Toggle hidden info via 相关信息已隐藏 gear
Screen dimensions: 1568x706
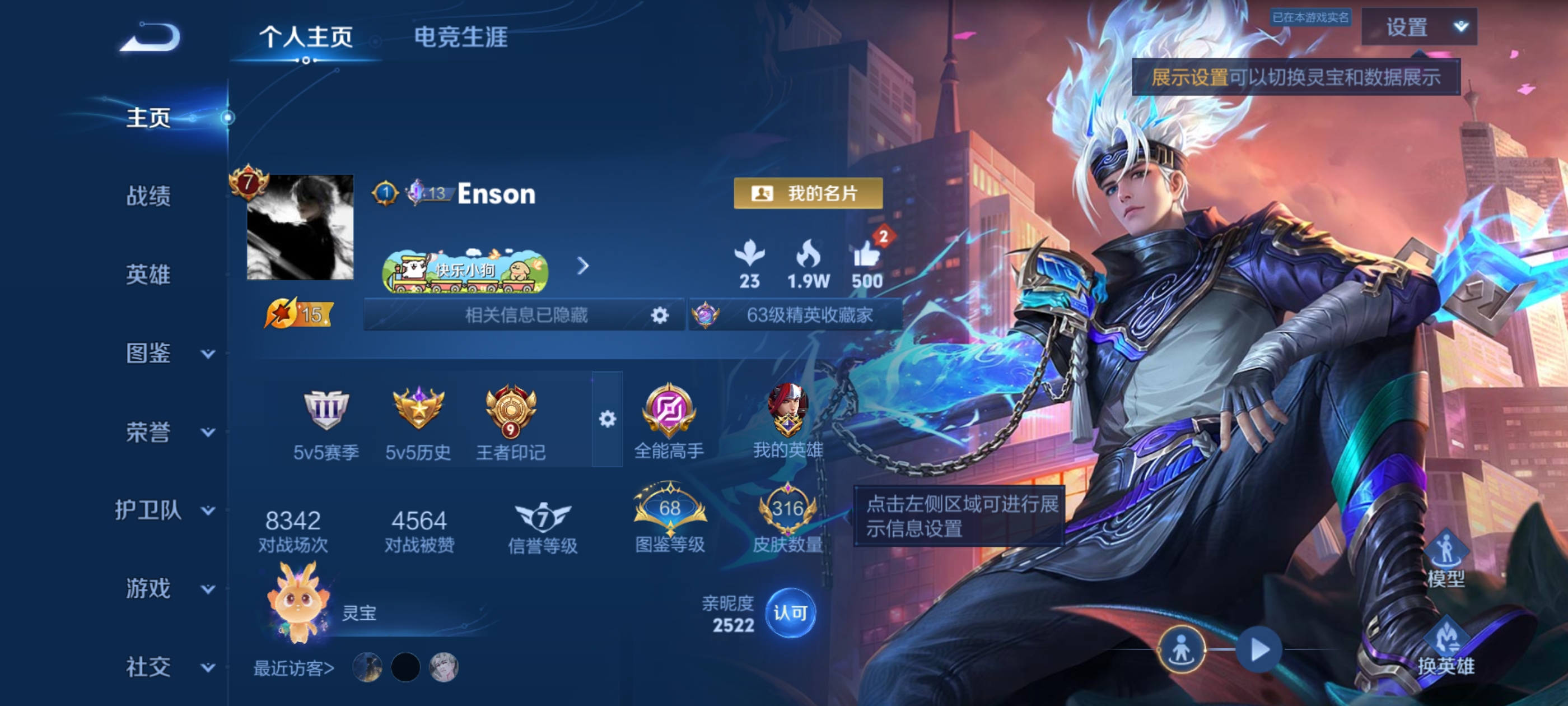pos(660,315)
